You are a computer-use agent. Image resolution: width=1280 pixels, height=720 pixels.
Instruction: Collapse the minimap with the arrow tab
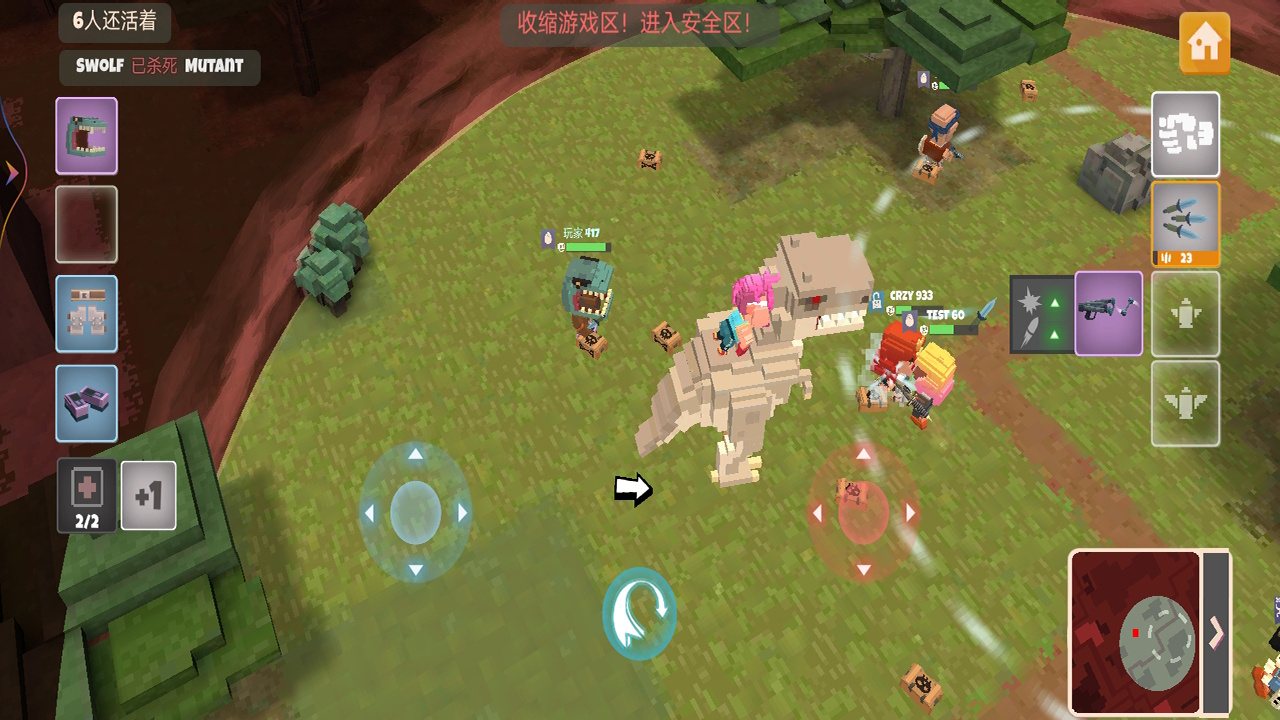1216,632
